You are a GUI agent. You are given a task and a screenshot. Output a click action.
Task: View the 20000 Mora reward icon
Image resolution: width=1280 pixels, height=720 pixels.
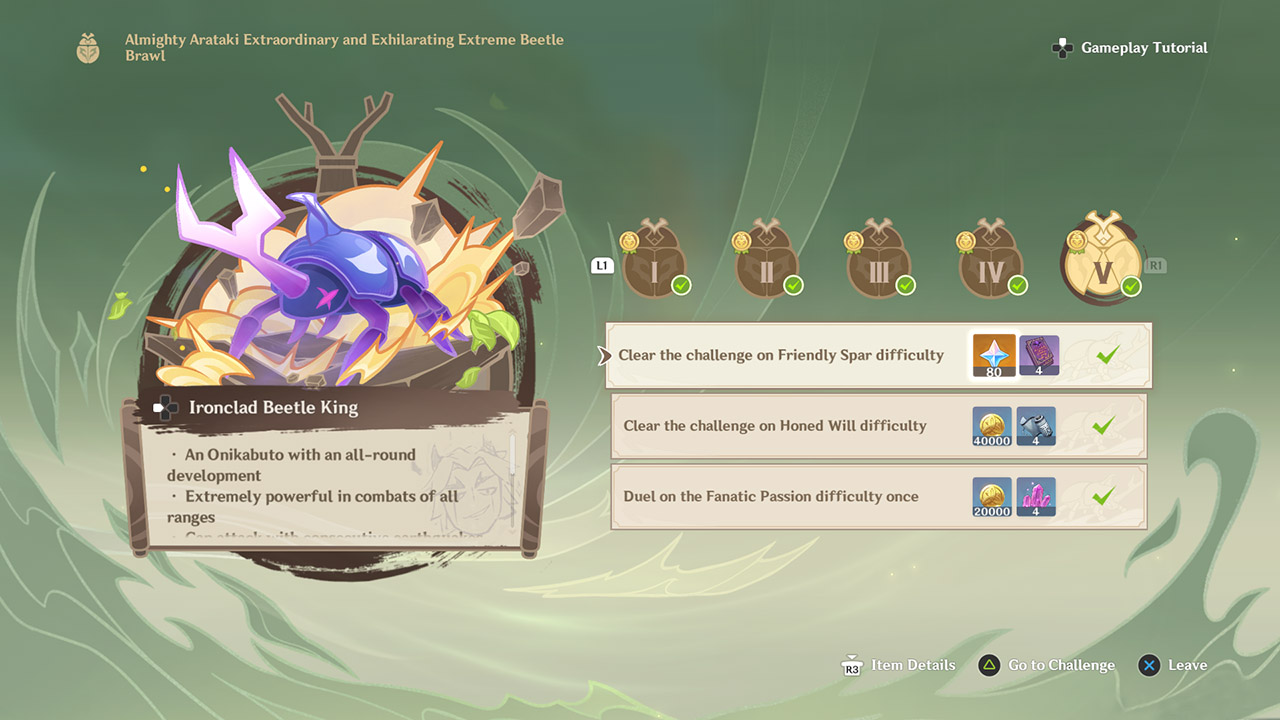(992, 497)
